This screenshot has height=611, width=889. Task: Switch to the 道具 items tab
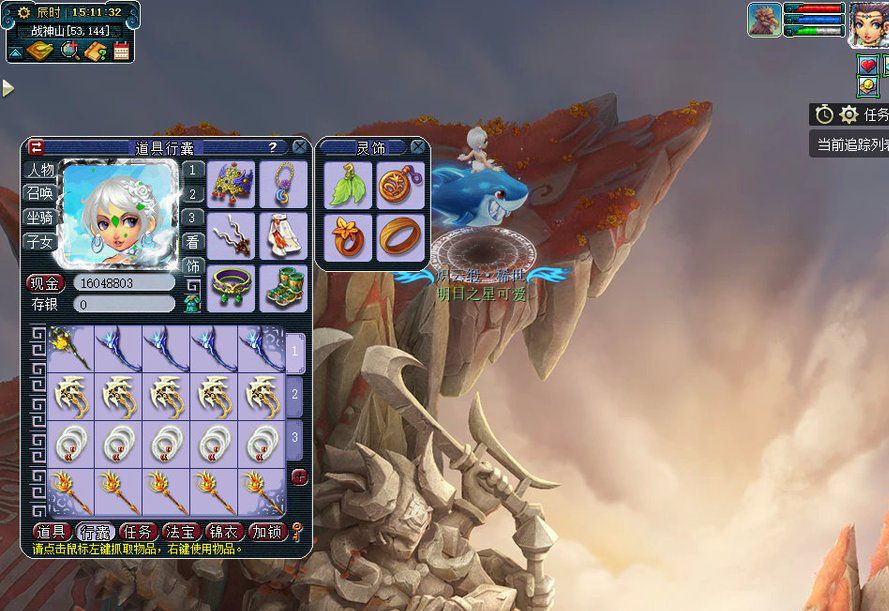pyautogui.click(x=51, y=532)
